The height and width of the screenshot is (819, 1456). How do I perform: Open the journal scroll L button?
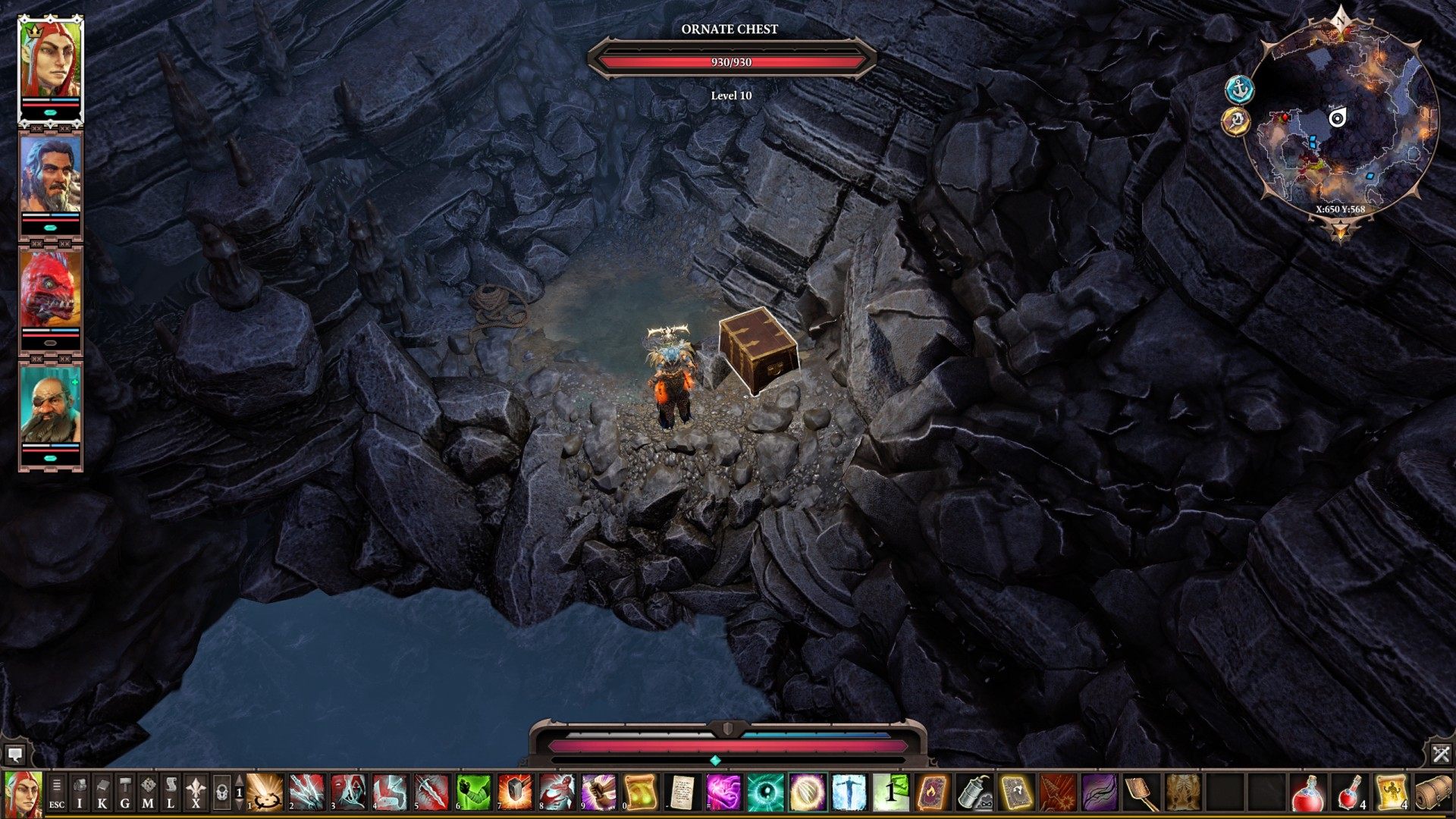tap(171, 792)
